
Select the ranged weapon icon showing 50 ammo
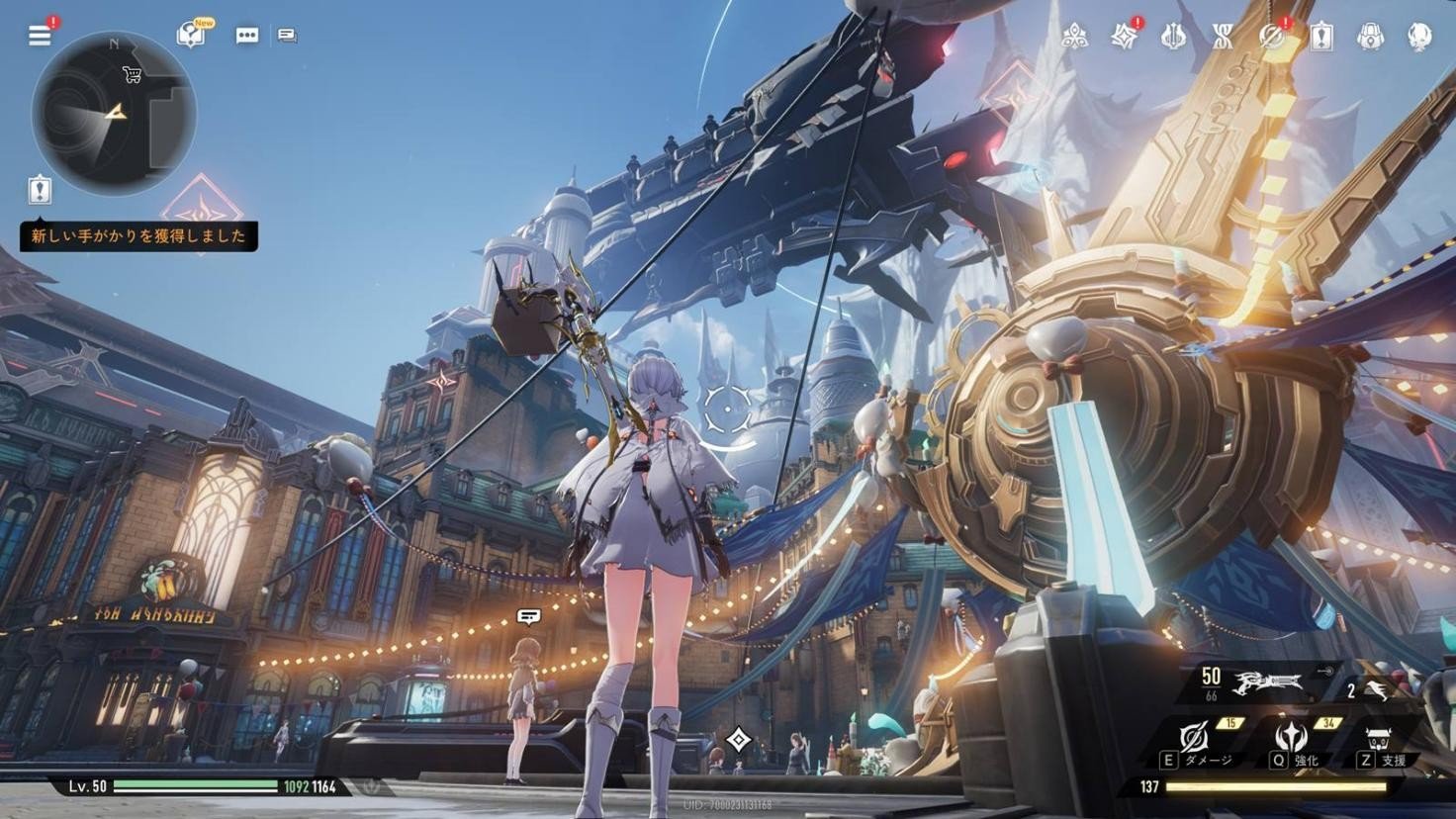(1268, 682)
